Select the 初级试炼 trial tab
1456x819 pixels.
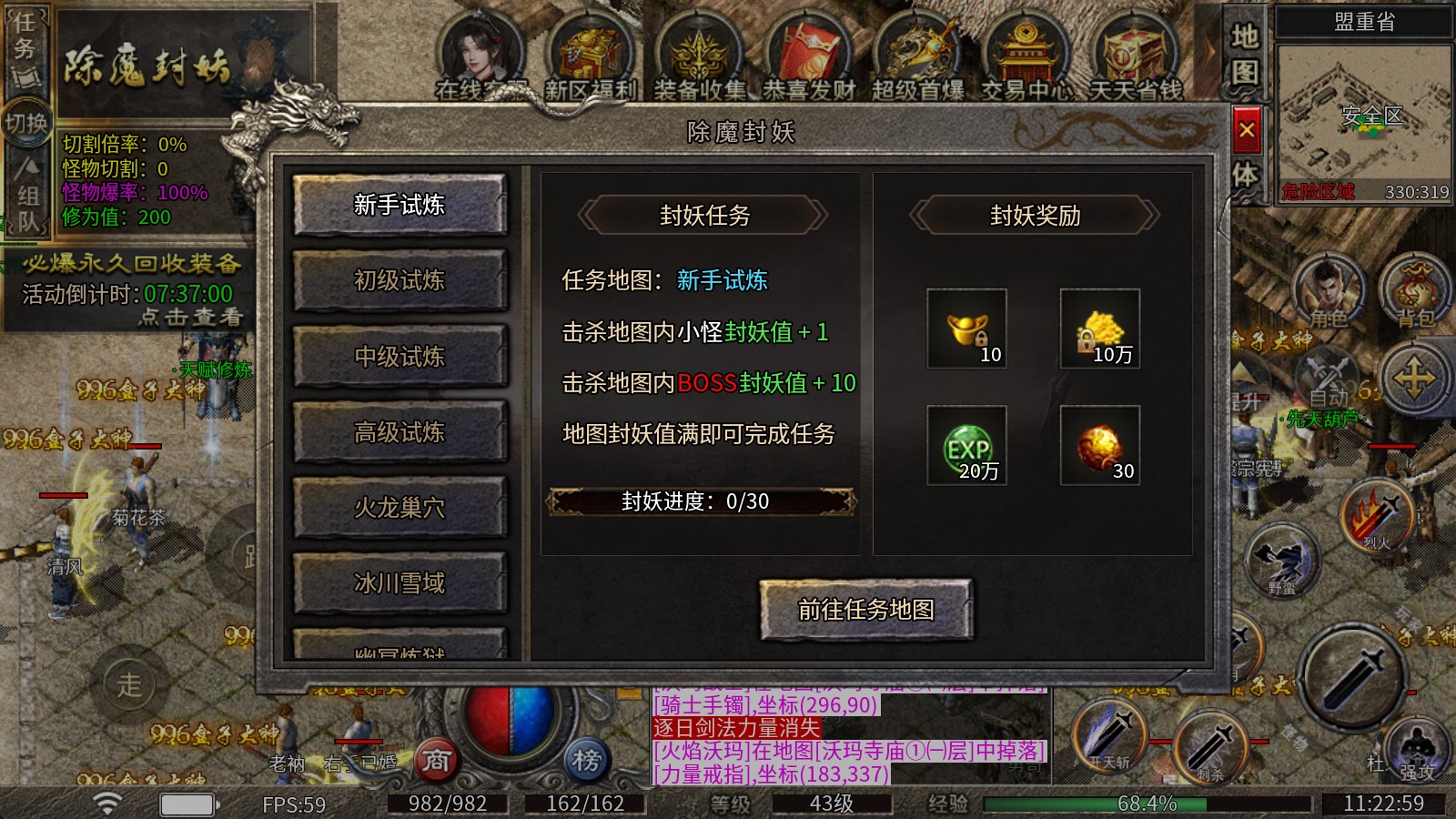point(400,281)
